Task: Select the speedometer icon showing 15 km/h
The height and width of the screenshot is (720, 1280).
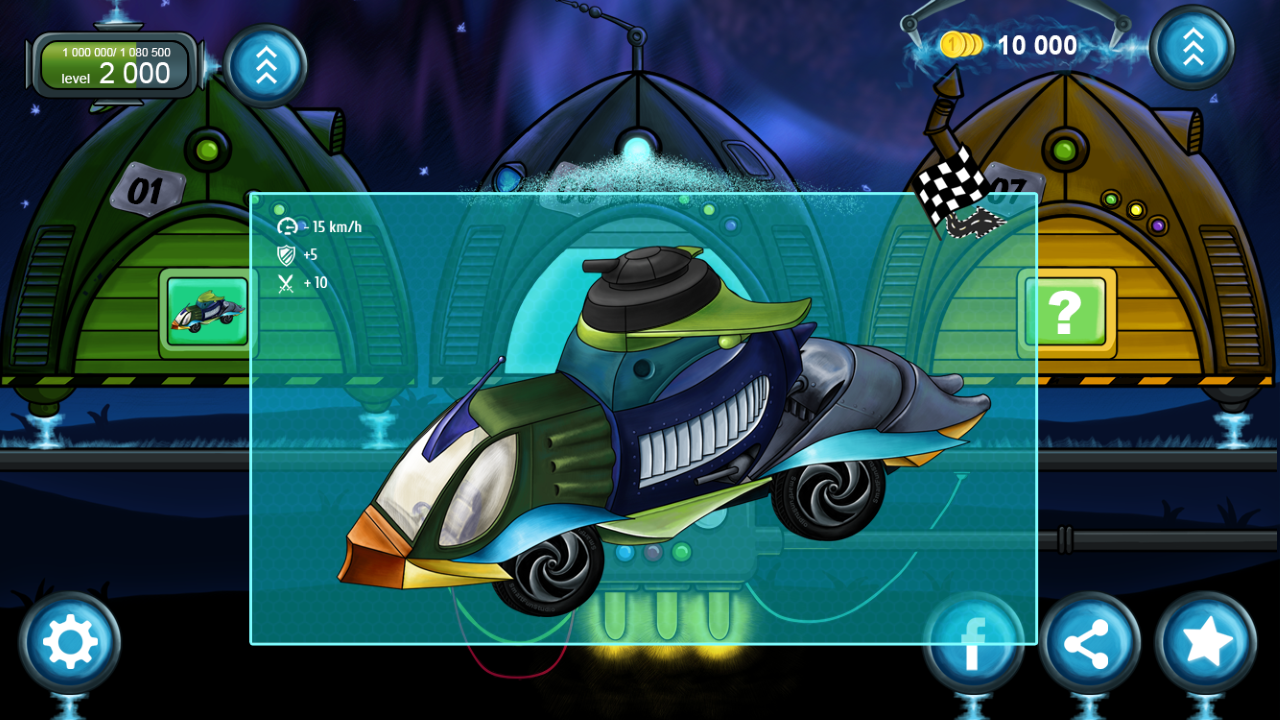Action: coord(287,225)
